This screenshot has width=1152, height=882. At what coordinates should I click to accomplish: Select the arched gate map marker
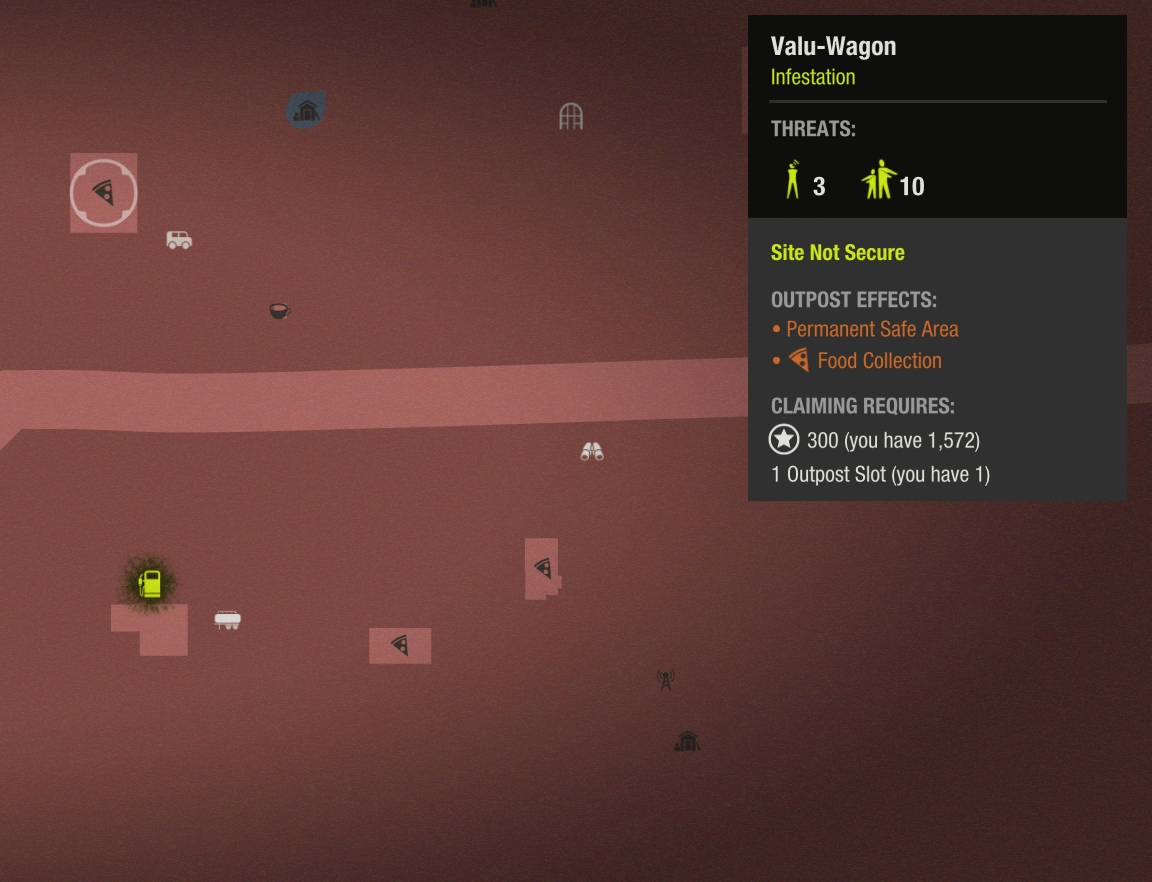571,117
